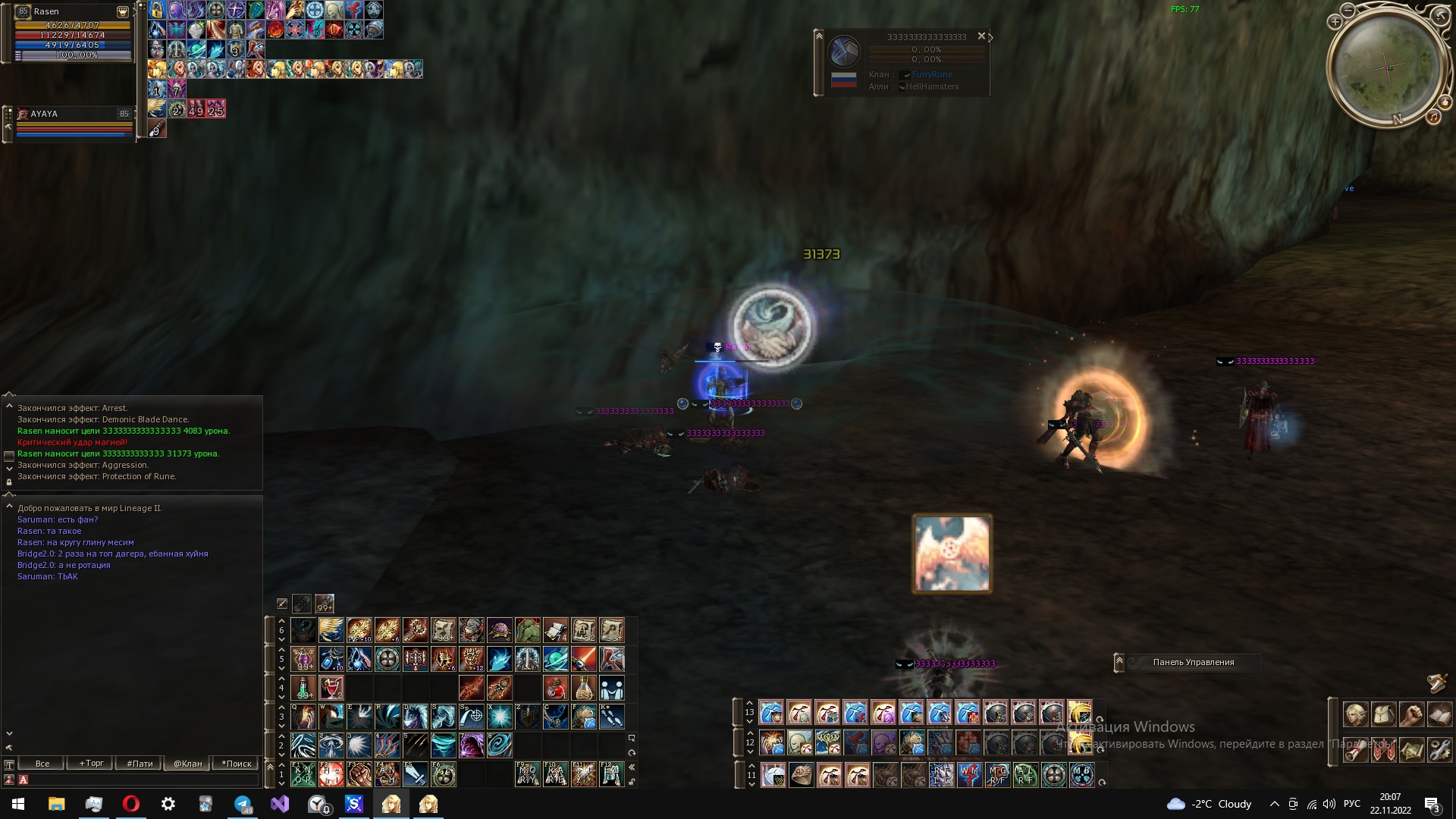Open the Windows Start menu
Image resolution: width=1456 pixels, height=819 pixels.
[x=18, y=804]
